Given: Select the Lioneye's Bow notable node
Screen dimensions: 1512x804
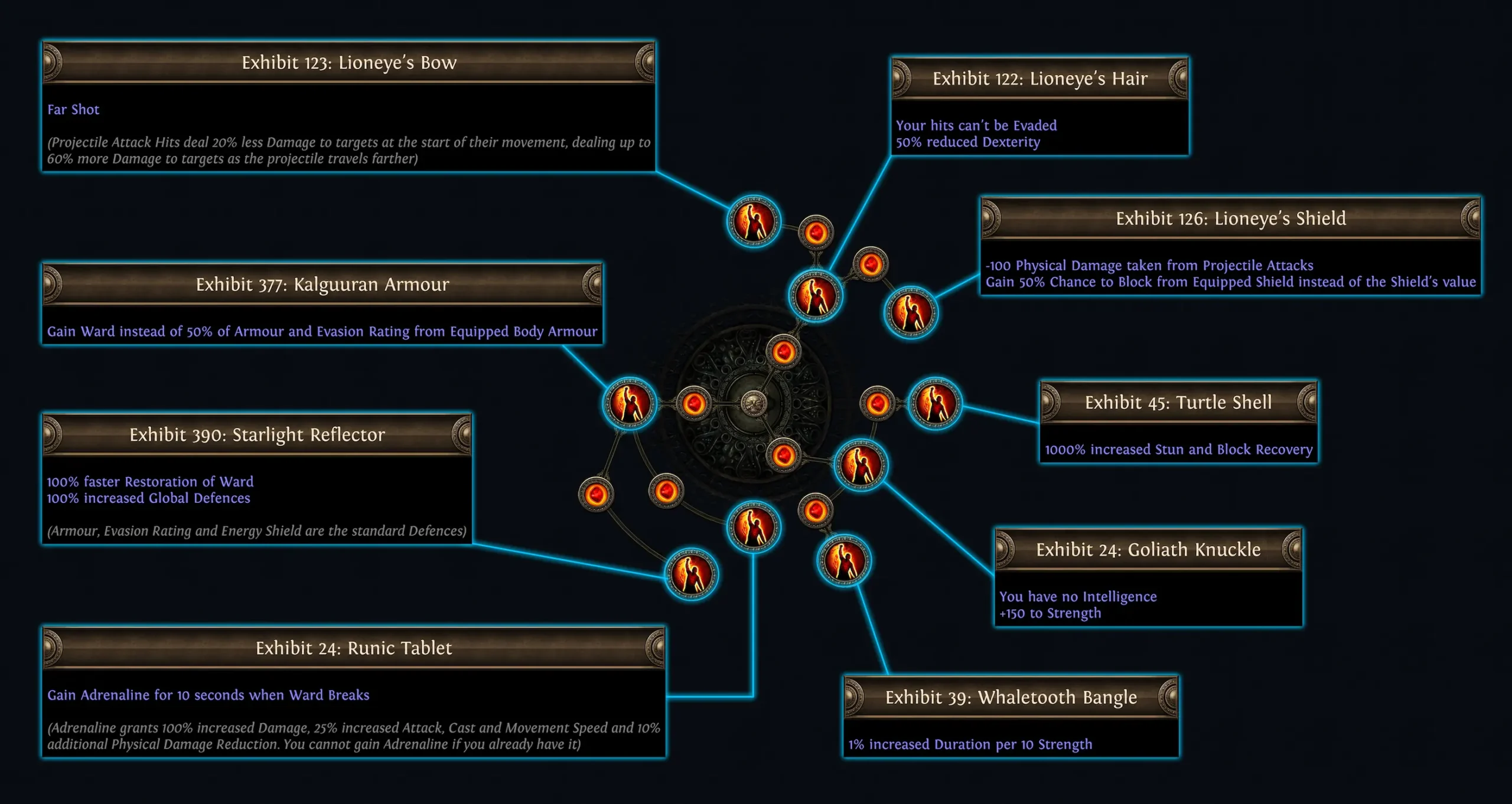Looking at the screenshot, I should 753,222.
